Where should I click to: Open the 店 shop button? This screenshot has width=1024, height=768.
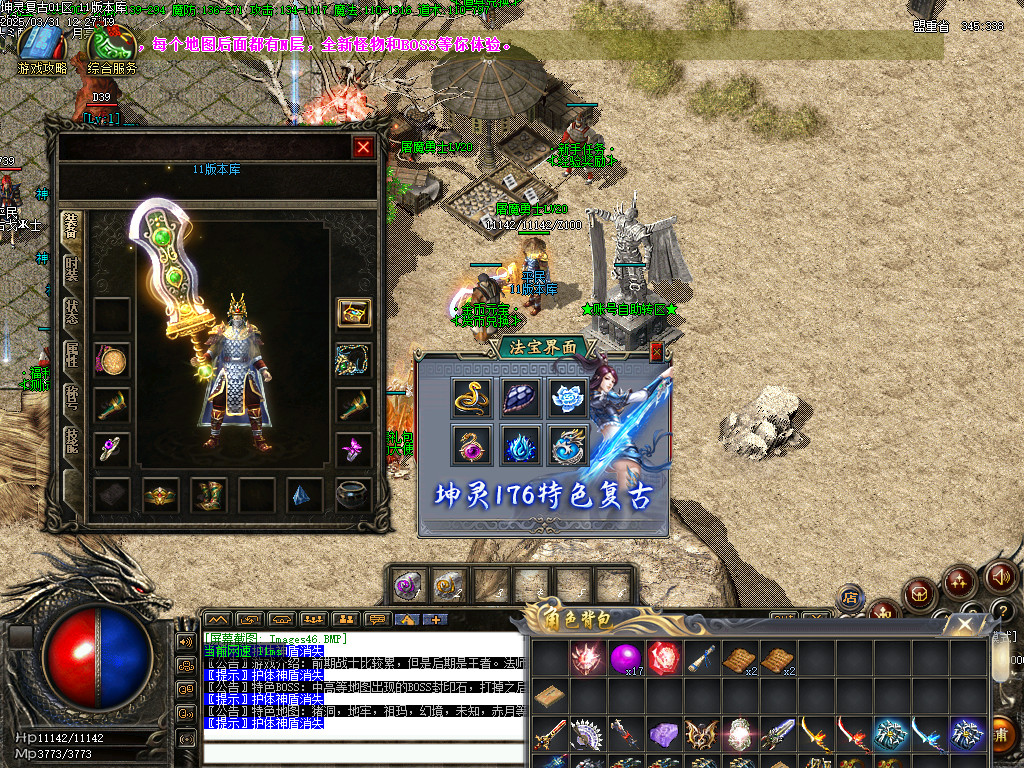(851, 598)
